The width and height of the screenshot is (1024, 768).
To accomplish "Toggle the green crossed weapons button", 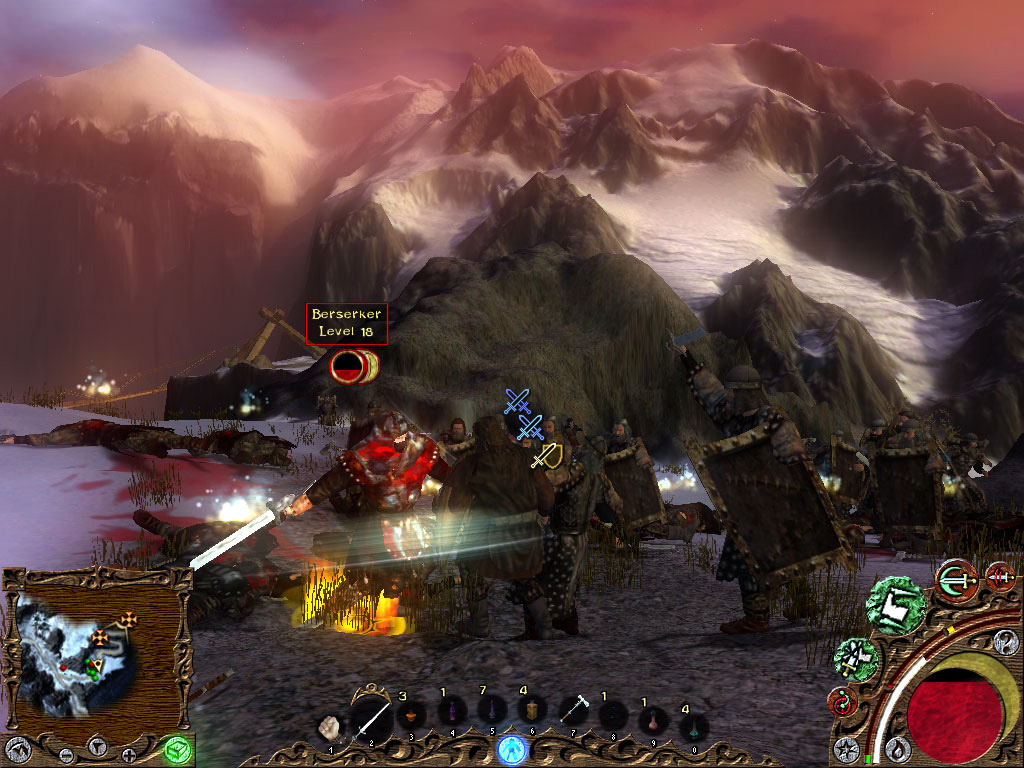I will (856, 660).
